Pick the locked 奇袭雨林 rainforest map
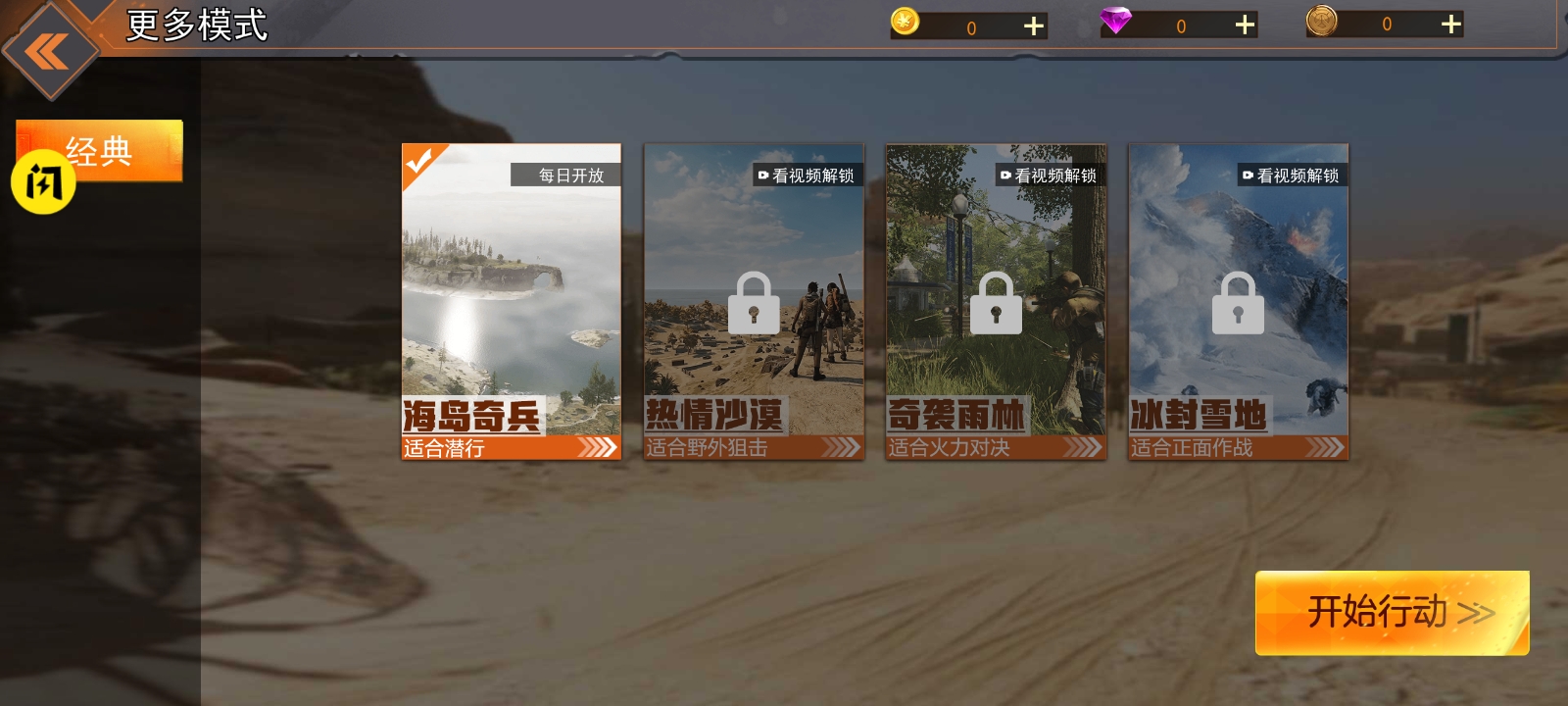 coord(996,301)
